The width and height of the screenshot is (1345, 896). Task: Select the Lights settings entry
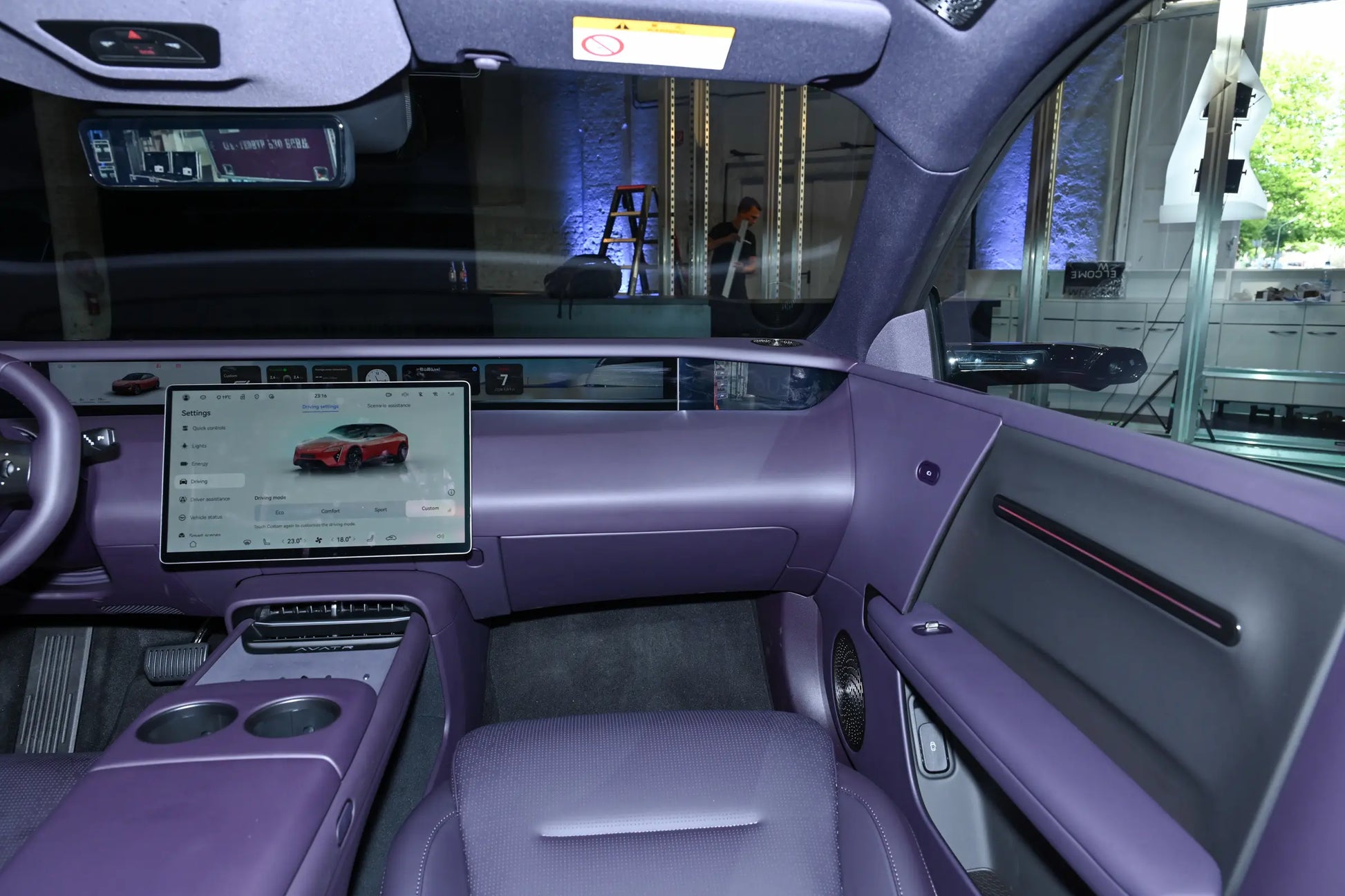coord(198,446)
